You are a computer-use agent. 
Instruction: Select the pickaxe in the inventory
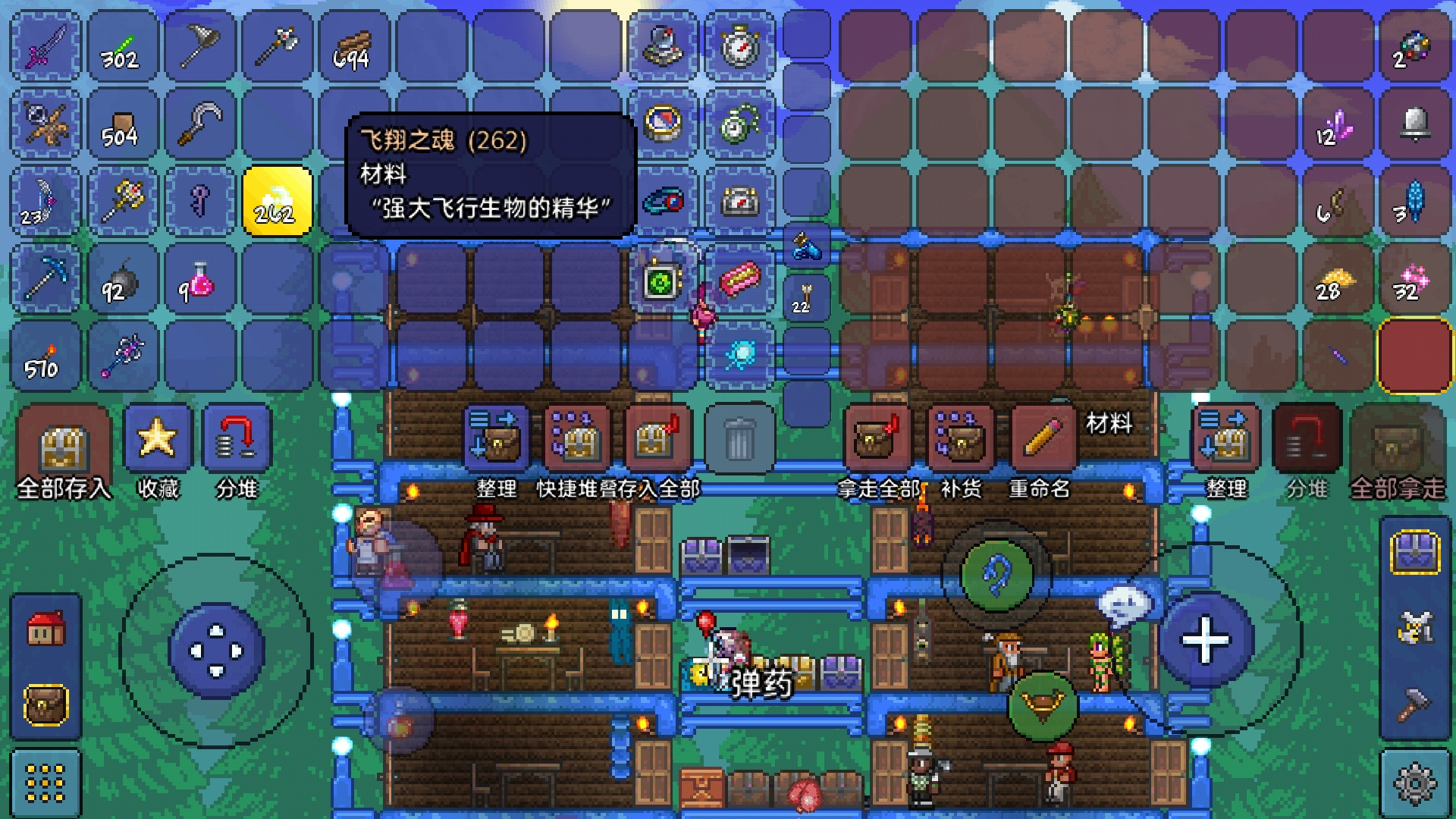tap(45, 278)
